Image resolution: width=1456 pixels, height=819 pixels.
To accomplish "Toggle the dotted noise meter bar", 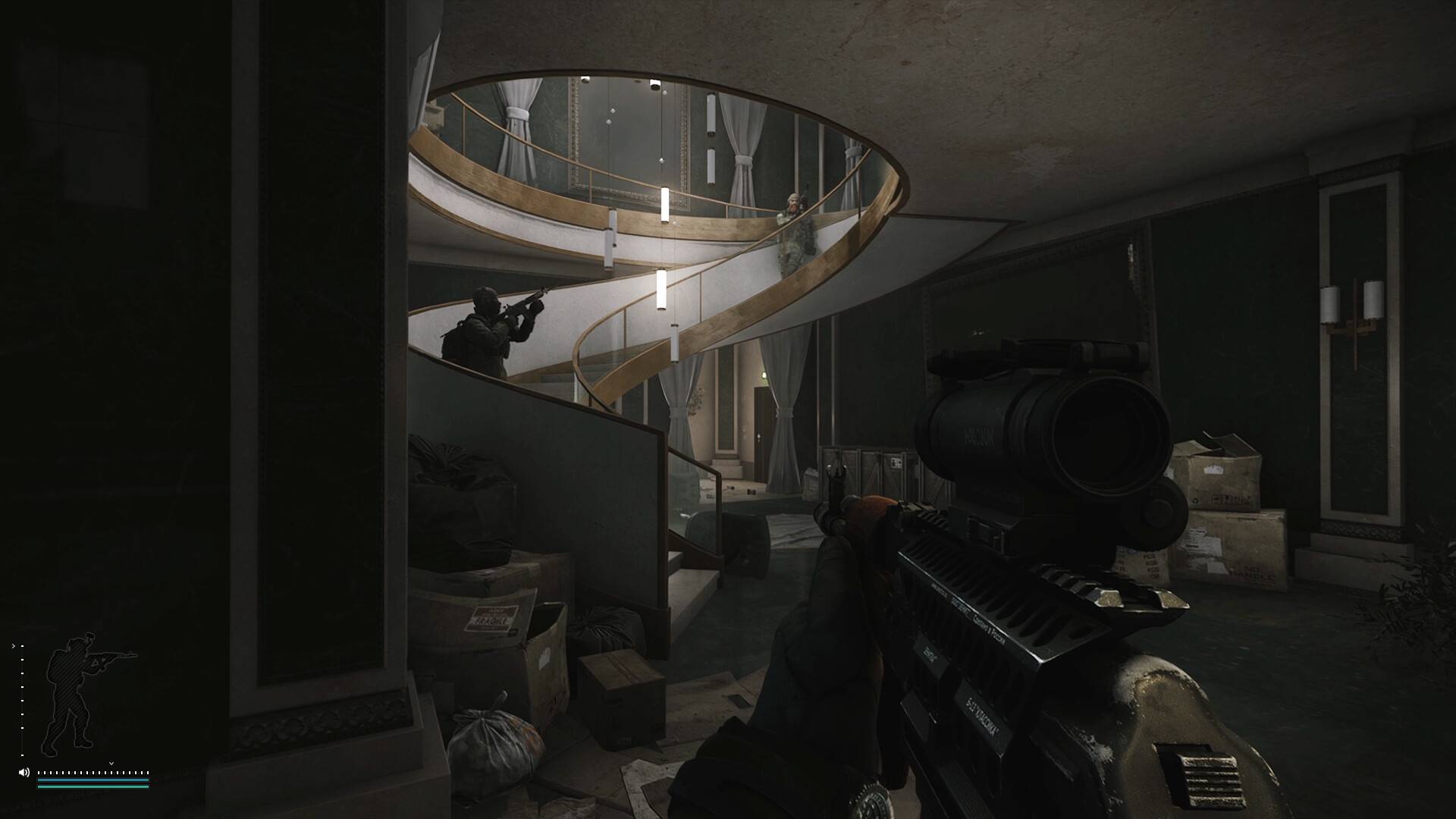I will [91, 773].
